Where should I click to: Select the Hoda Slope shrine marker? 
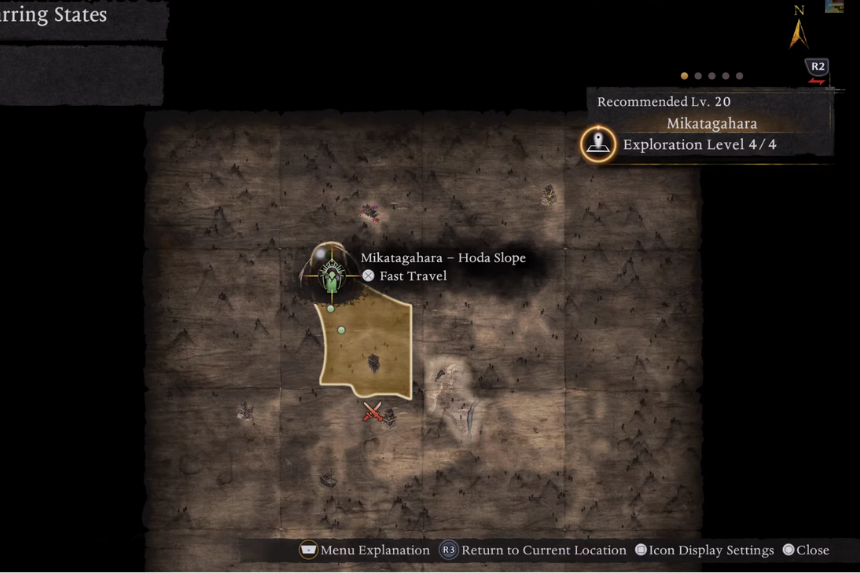tap(331, 272)
